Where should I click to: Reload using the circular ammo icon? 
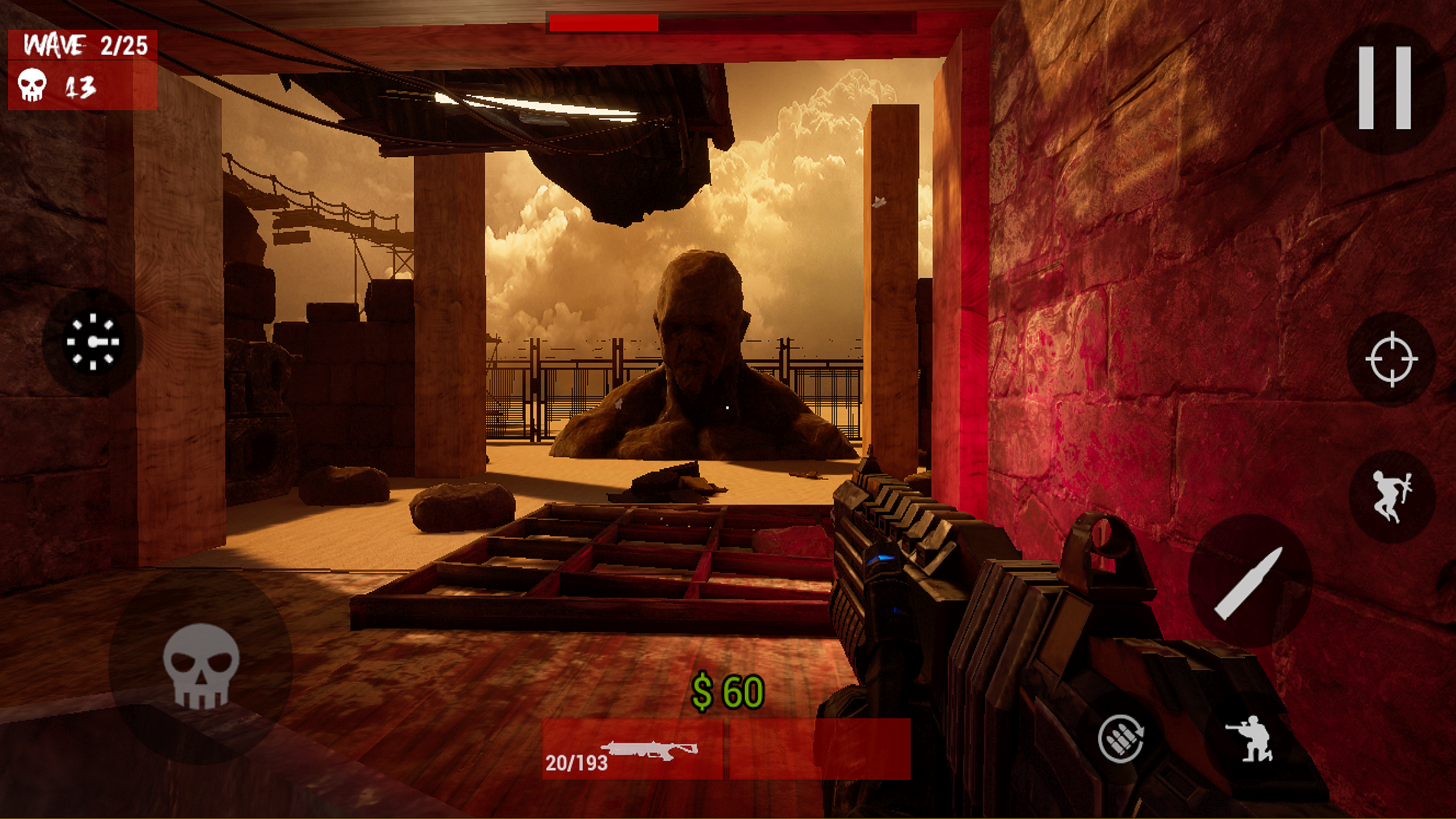(1120, 739)
